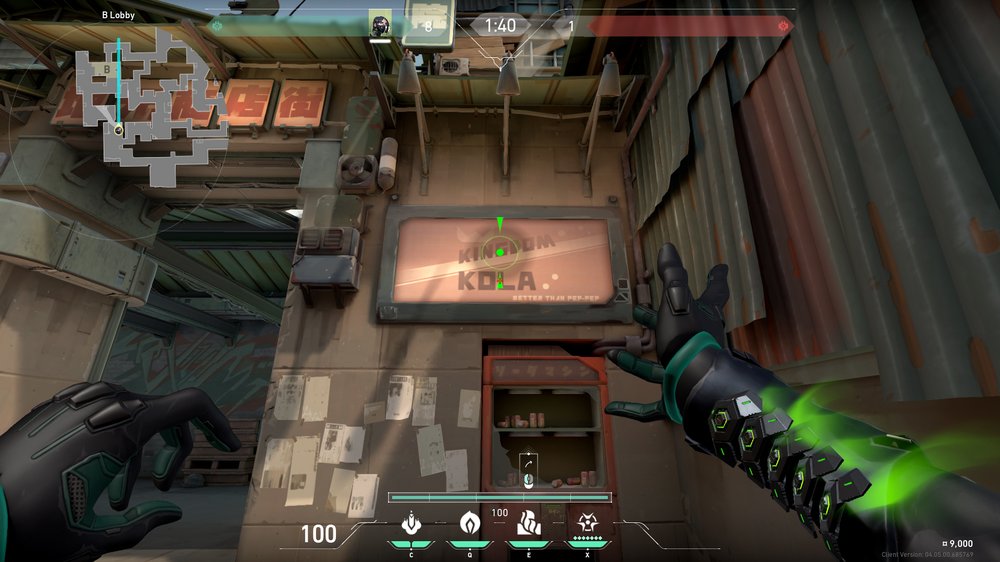The width and height of the screenshot is (1000, 562).
Task: Select the Viper agent portrait in top bar
Action: [380, 25]
